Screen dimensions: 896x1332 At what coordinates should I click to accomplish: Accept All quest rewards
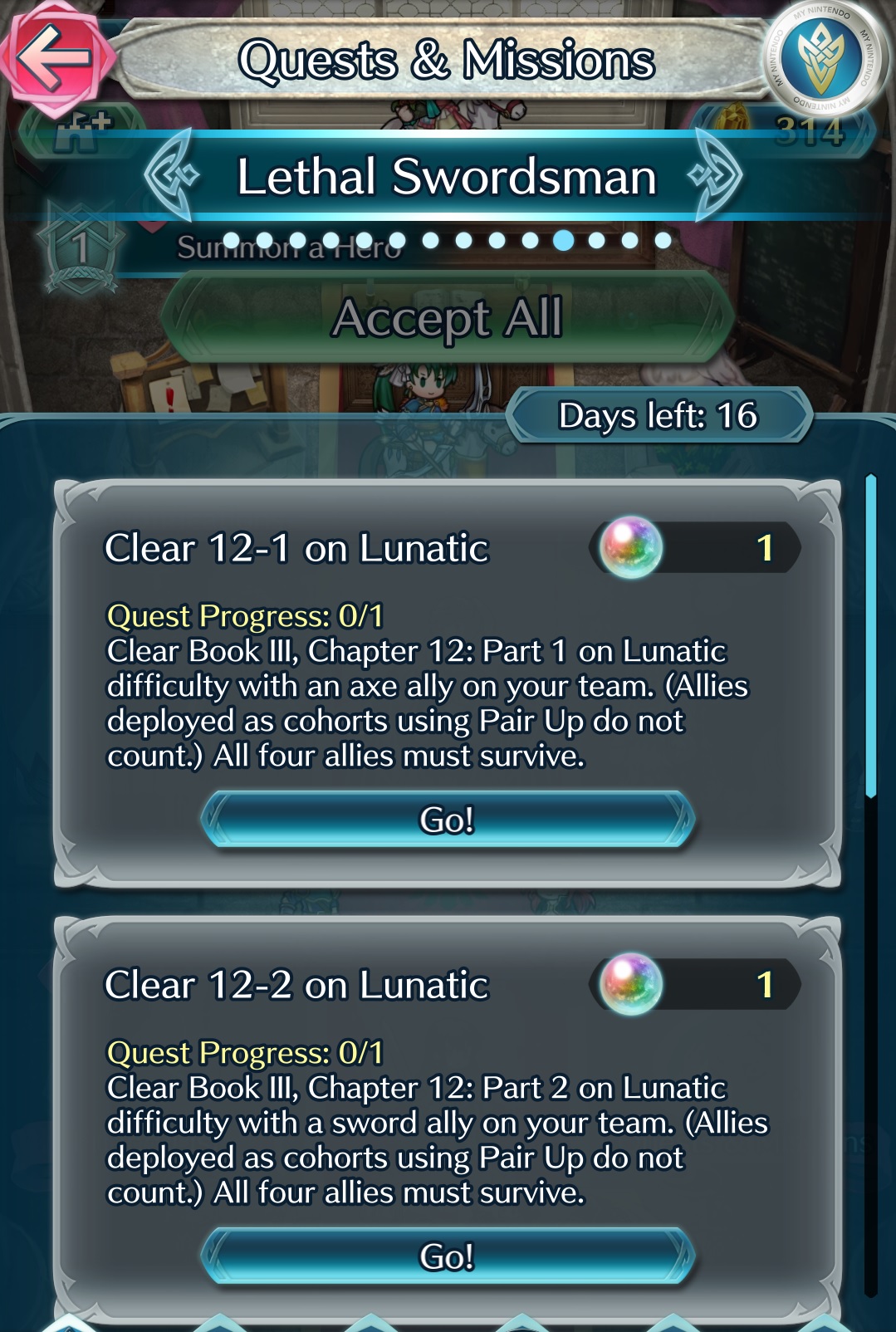pos(447,318)
